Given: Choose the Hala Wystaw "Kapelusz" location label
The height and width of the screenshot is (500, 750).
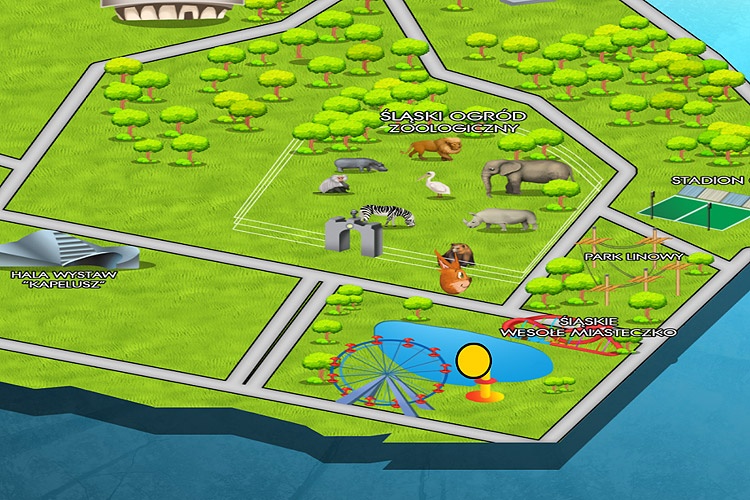Looking at the screenshot, I should (62, 277).
